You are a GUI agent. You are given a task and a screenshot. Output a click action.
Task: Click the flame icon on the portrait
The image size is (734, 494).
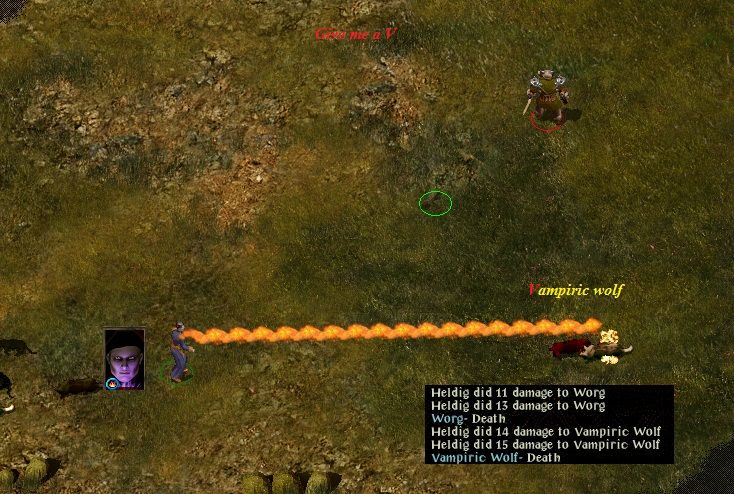[112, 383]
